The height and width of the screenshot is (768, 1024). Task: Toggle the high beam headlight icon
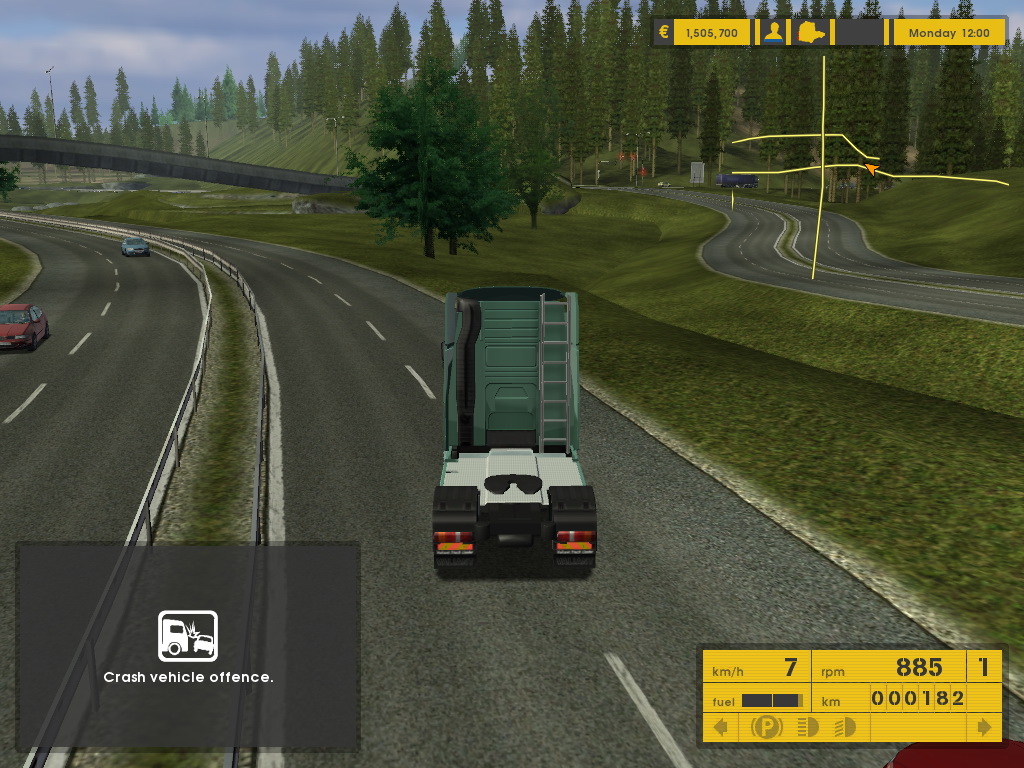pos(805,727)
